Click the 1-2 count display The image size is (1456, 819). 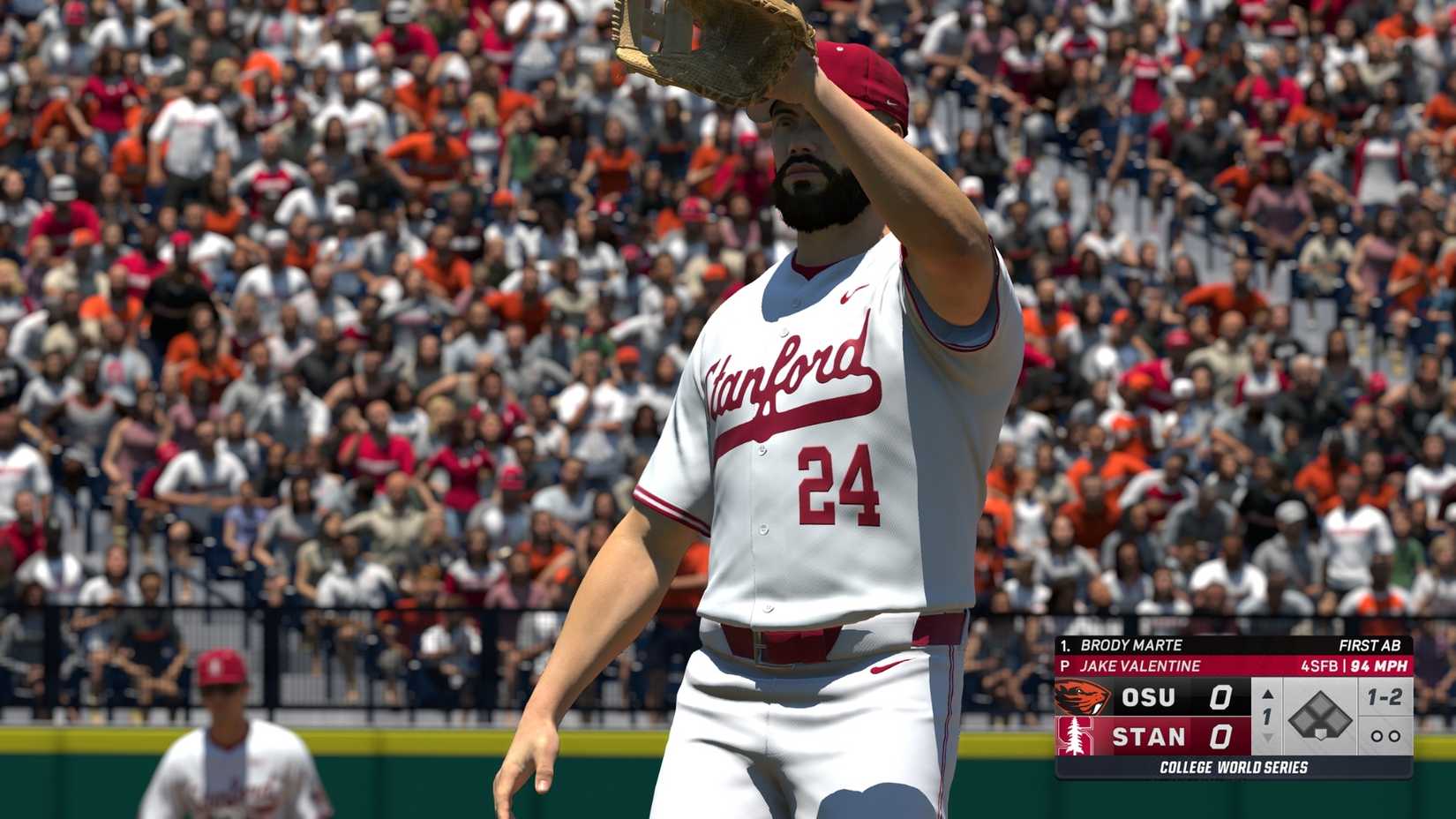(x=1385, y=696)
